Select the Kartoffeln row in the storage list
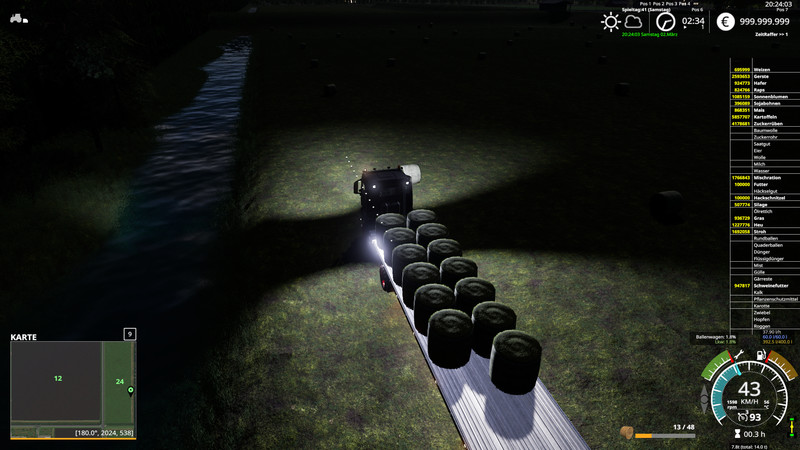The image size is (800, 450). tap(765, 116)
